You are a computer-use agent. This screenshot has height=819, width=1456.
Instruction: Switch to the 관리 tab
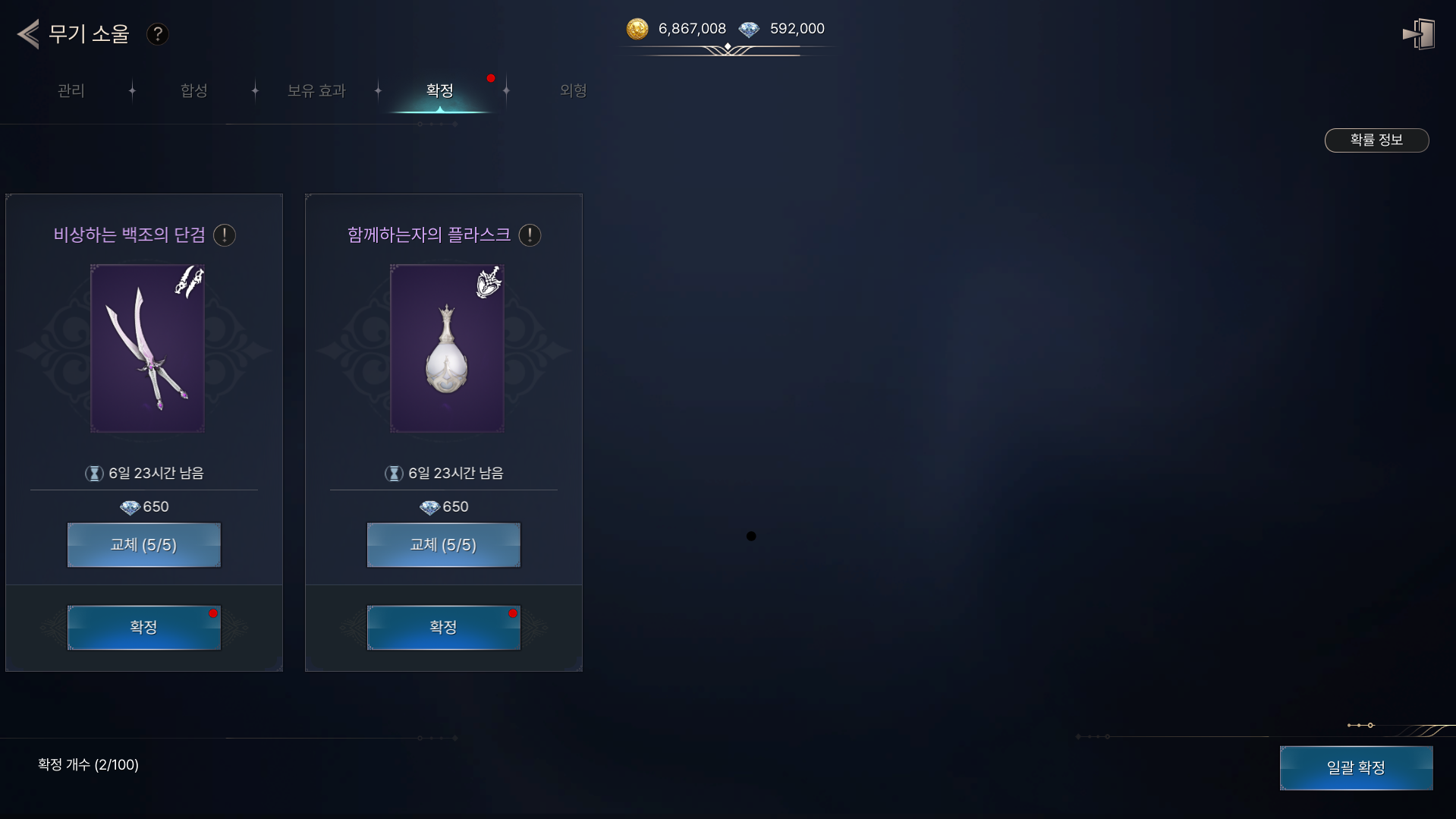coord(71,91)
